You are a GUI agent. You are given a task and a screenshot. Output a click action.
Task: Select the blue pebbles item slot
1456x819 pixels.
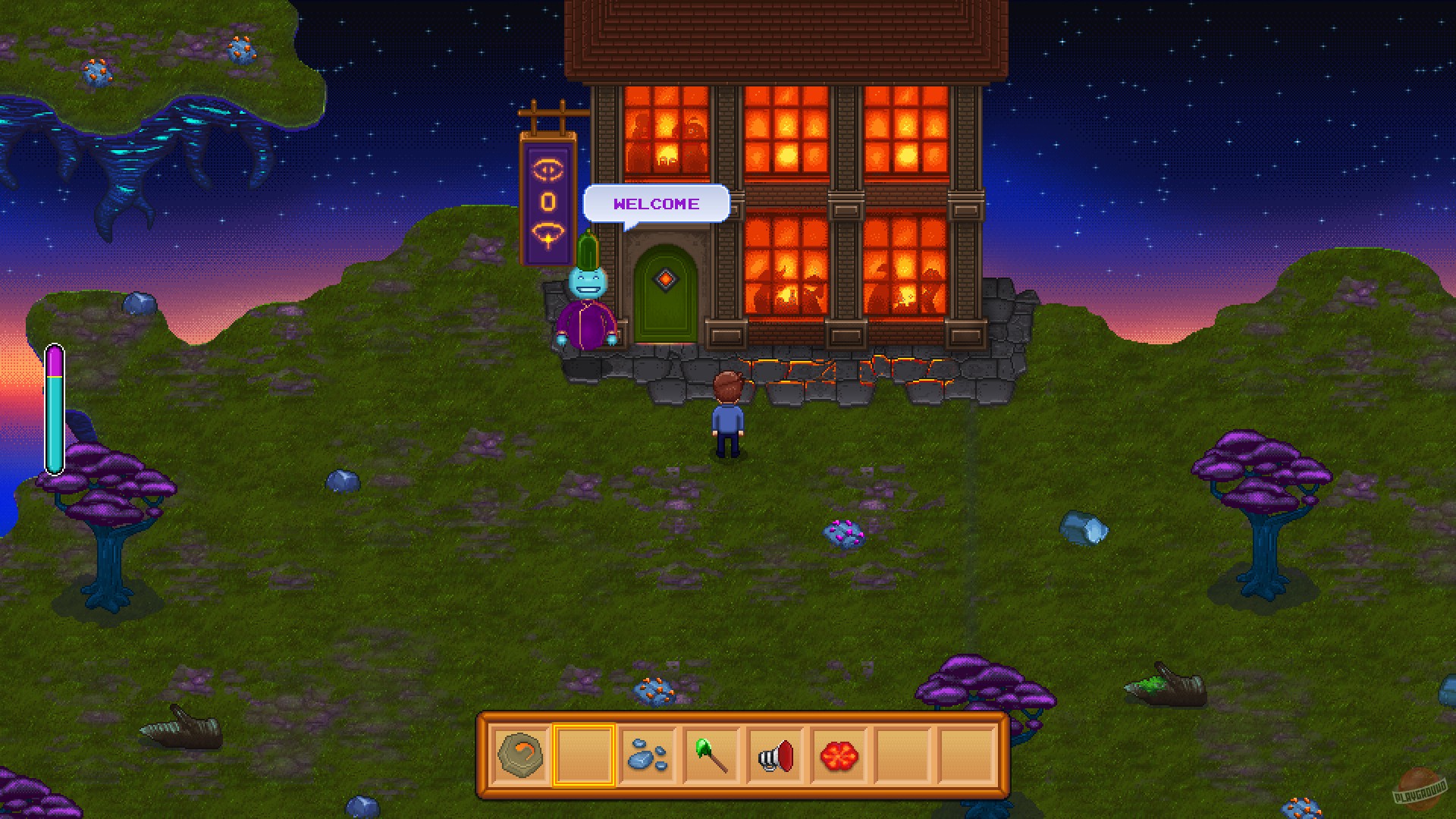click(646, 756)
